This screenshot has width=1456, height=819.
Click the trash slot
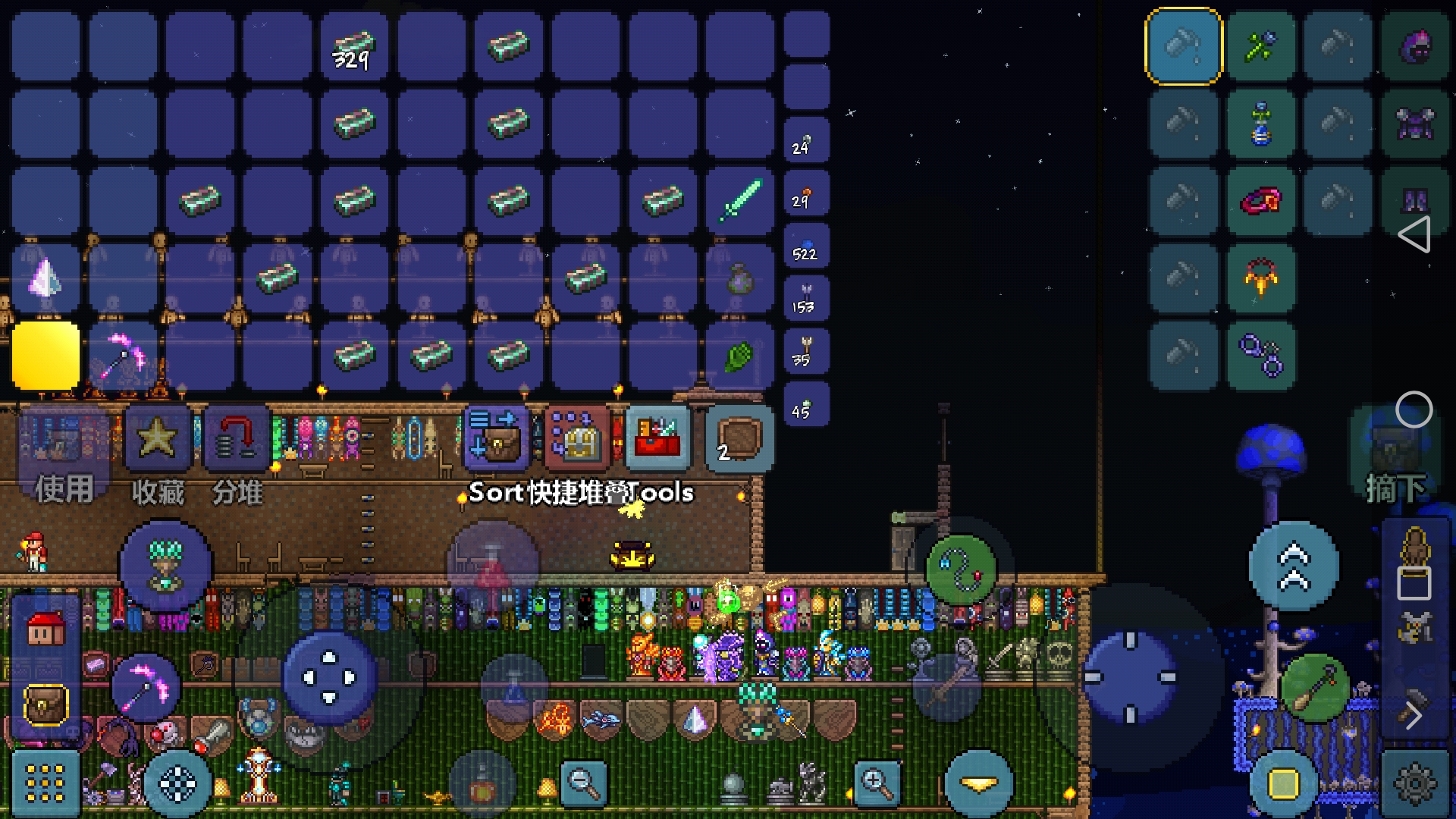[x=739, y=438]
